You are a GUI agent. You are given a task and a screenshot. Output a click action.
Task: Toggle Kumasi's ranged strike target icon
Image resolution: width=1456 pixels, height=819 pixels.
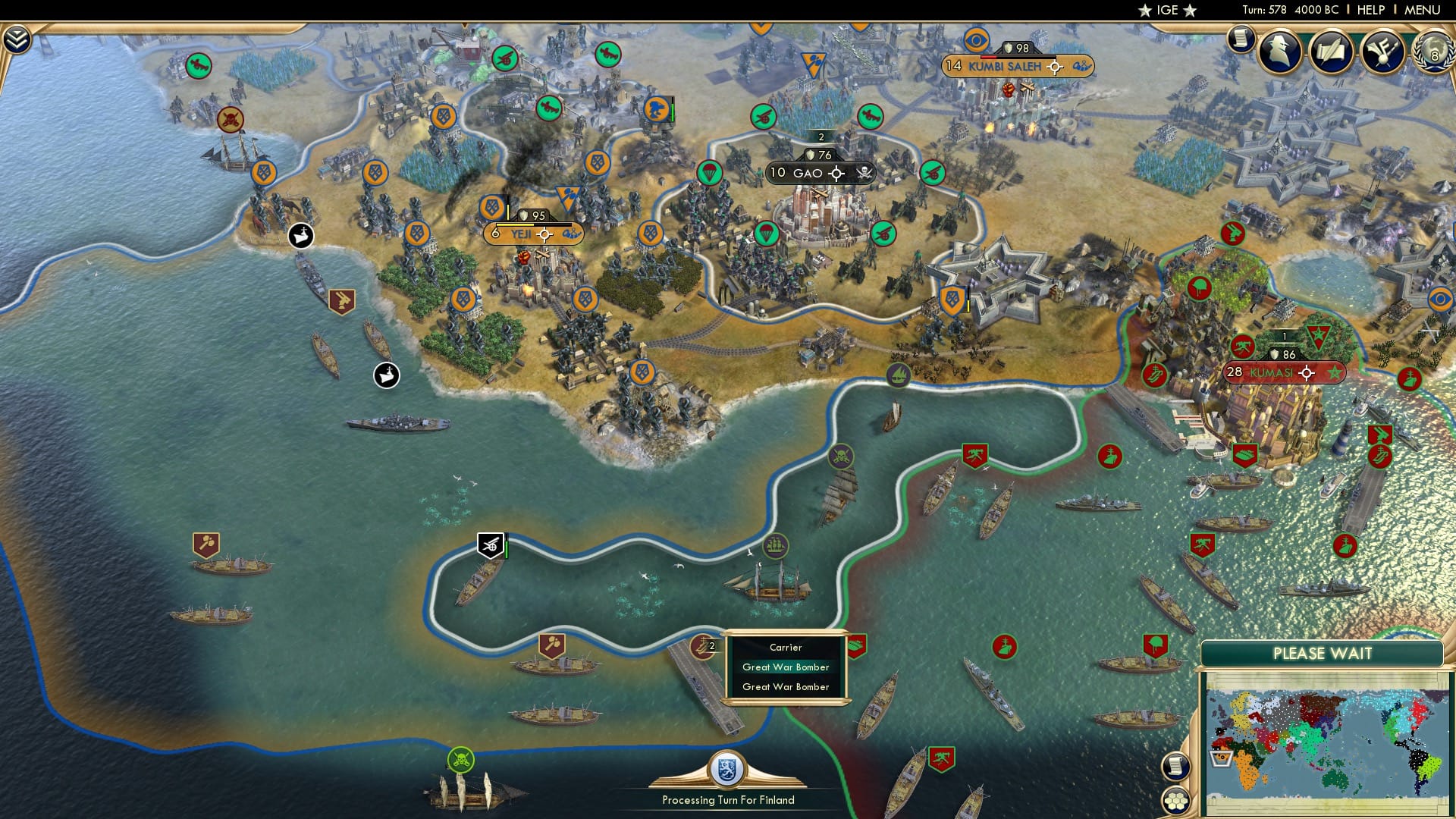[x=1306, y=372]
